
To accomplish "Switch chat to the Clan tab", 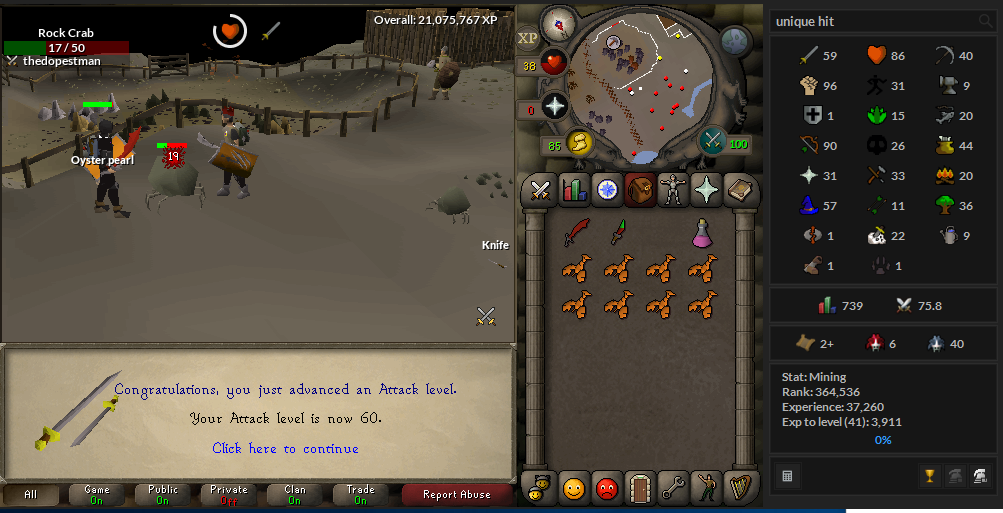I will (x=294, y=494).
